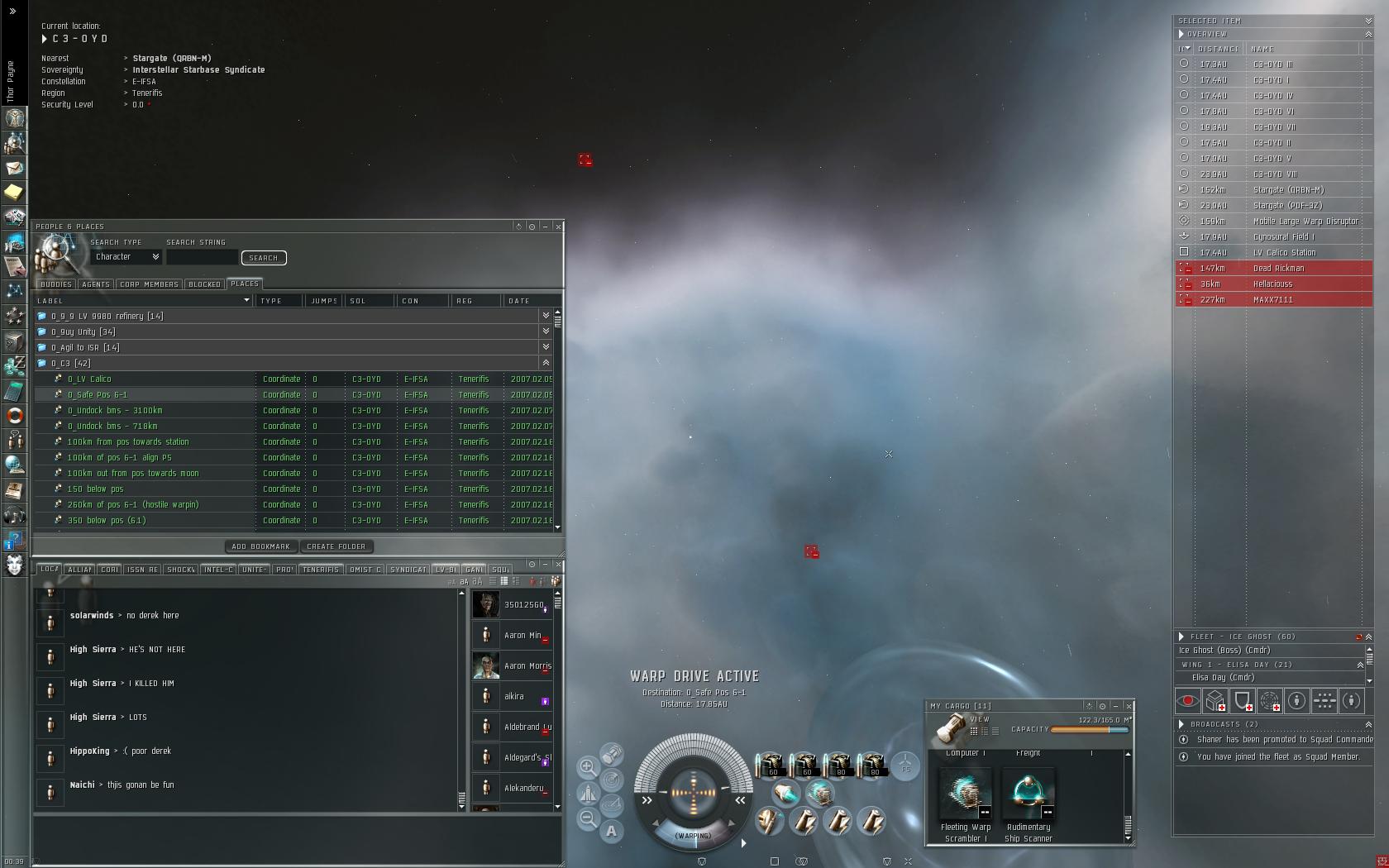Focus the search string input field
This screenshot has width=1389, height=868.
tap(202, 258)
